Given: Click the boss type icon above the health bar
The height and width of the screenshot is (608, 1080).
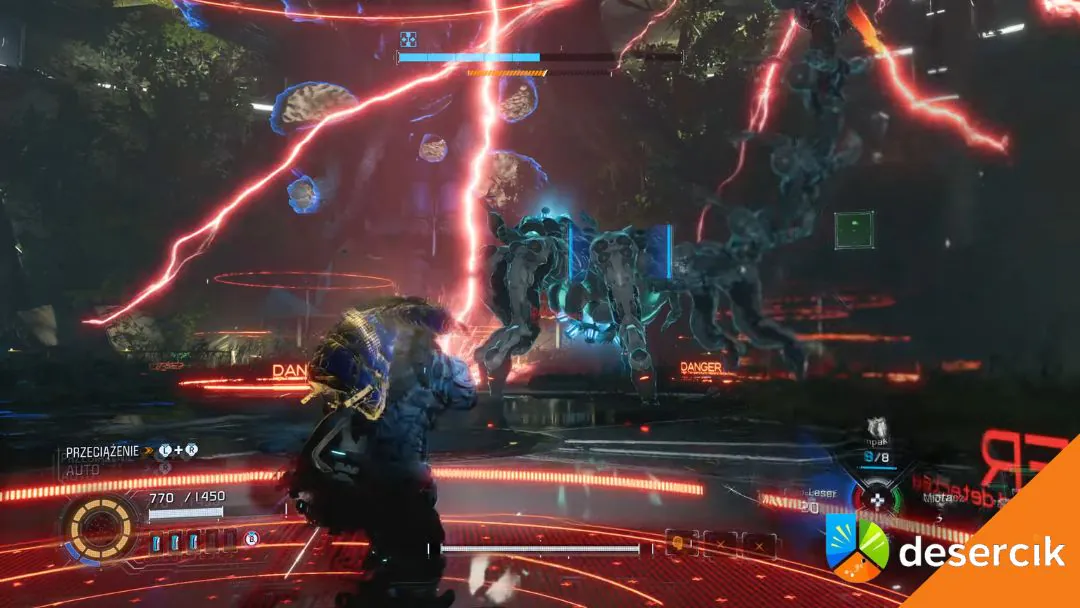Looking at the screenshot, I should click(408, 39).
